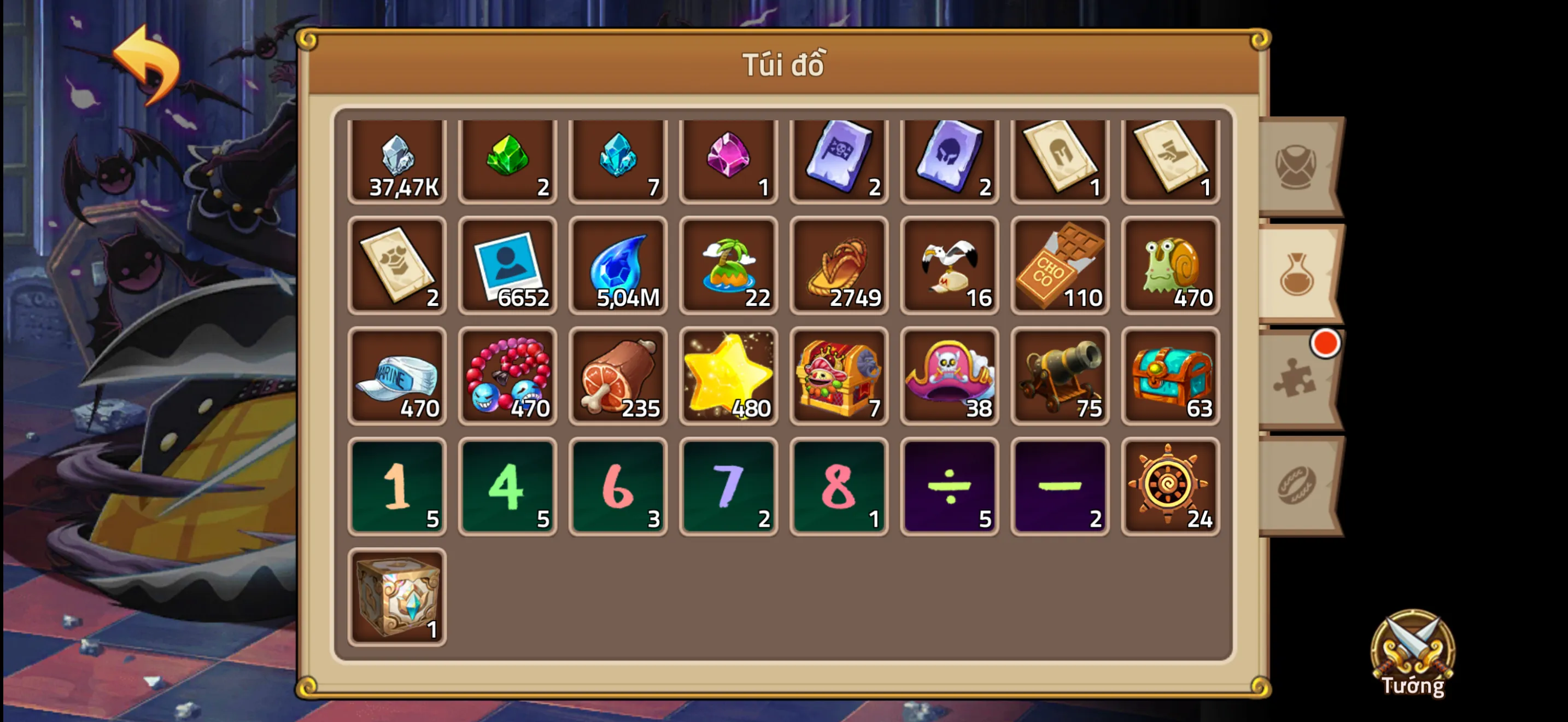Open the minus symbol tile item
1568x722 pixels.
tap(1060, 485)
